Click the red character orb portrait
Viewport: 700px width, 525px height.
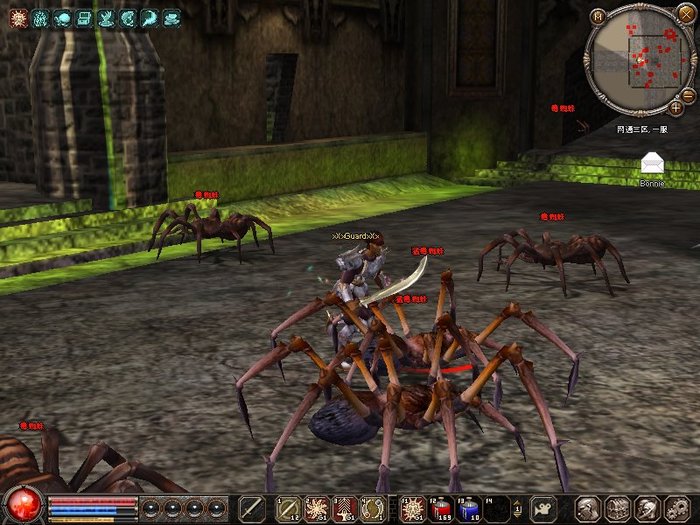22,505
